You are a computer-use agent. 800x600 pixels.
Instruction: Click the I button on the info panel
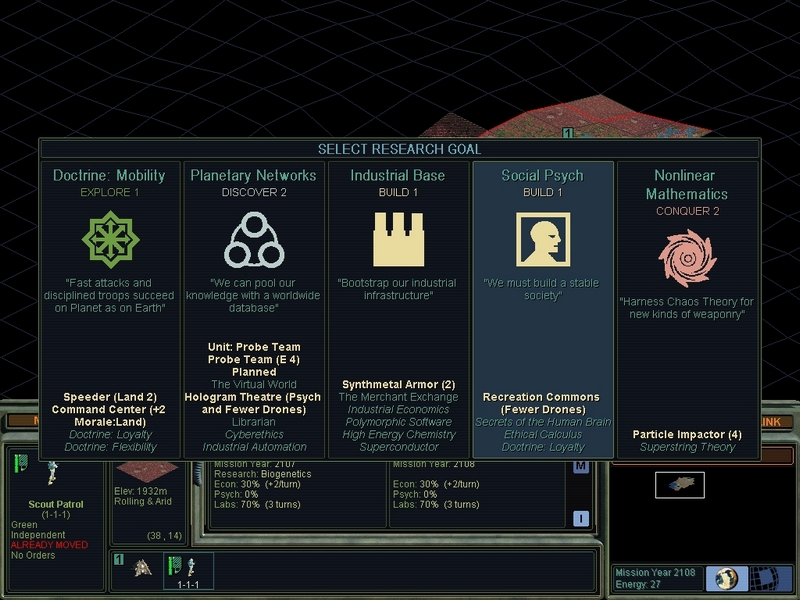(581, 517)
